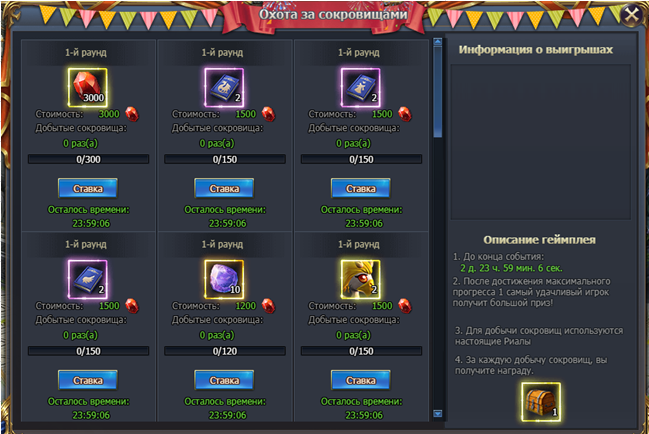The image size is (649, 434).
Task: Close the treasure hunt window
Action: coord(630,15)
